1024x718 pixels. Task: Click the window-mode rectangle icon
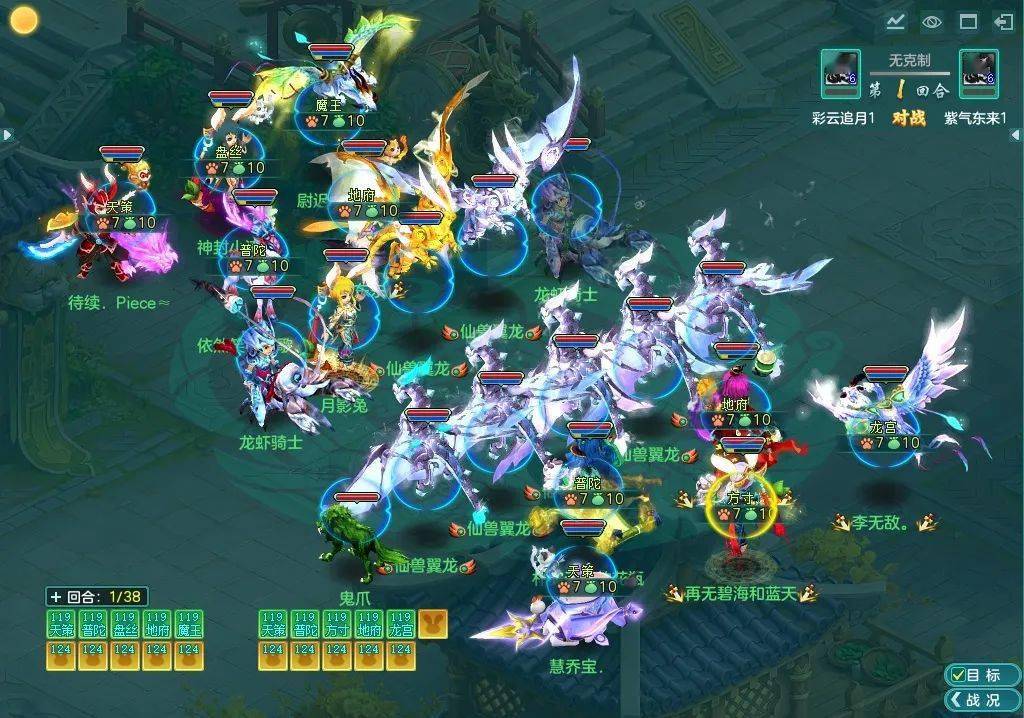[x=968, y=21]
